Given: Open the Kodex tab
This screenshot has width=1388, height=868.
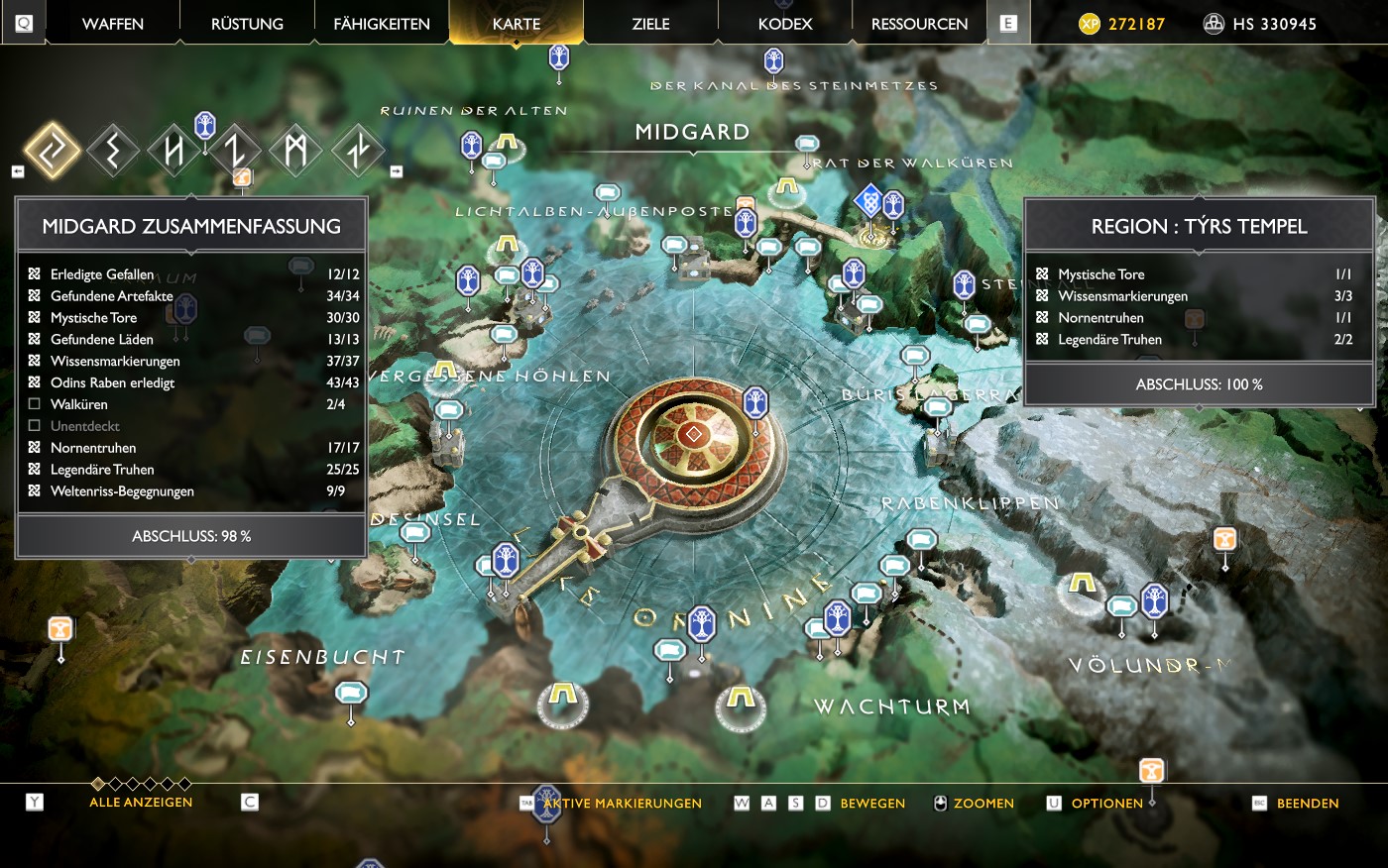Looking at the screenshot, I should click(785, 24).
